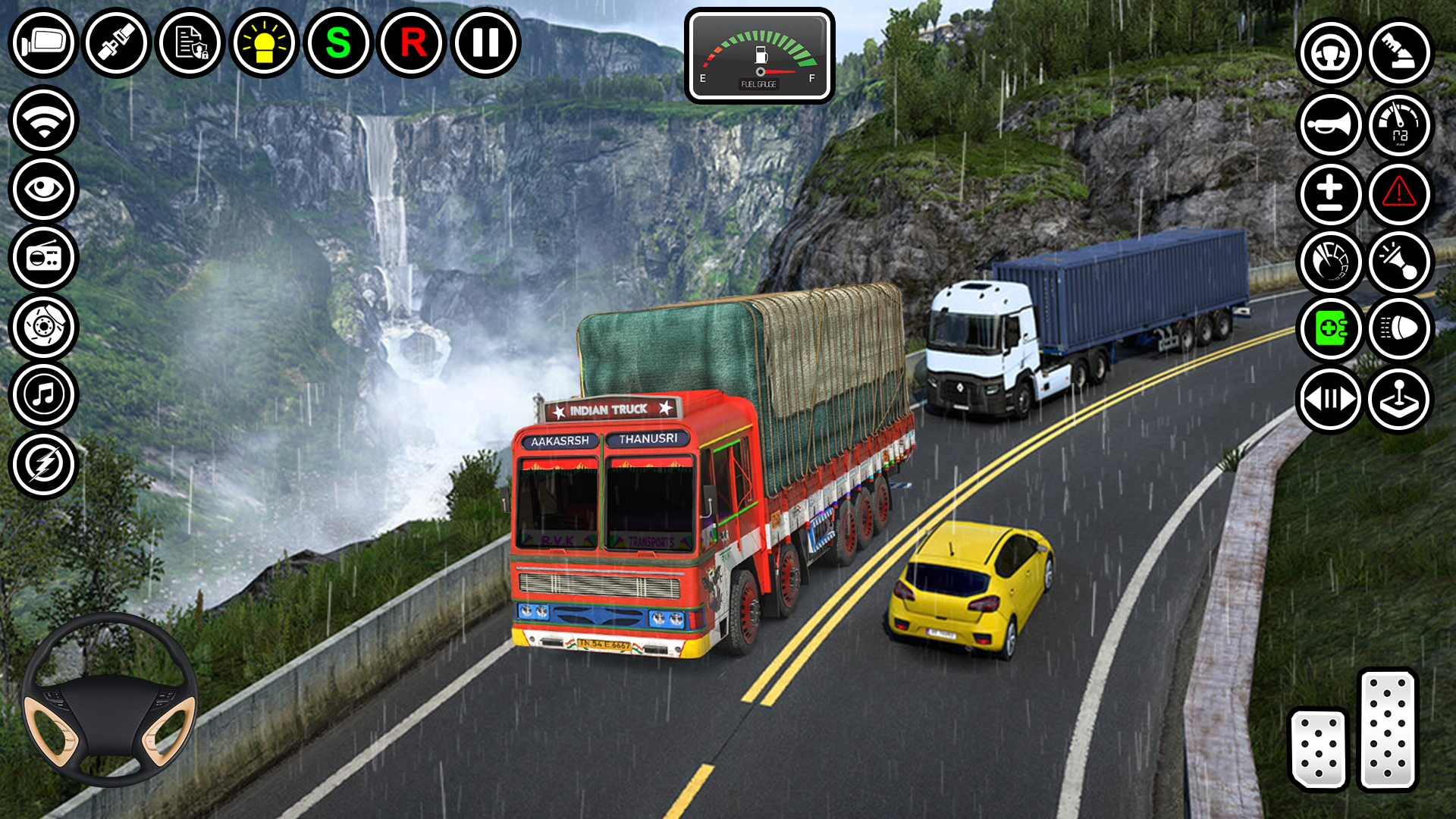
Task: Tap the tall accelerator pedal
Action: pos(1388,730)
